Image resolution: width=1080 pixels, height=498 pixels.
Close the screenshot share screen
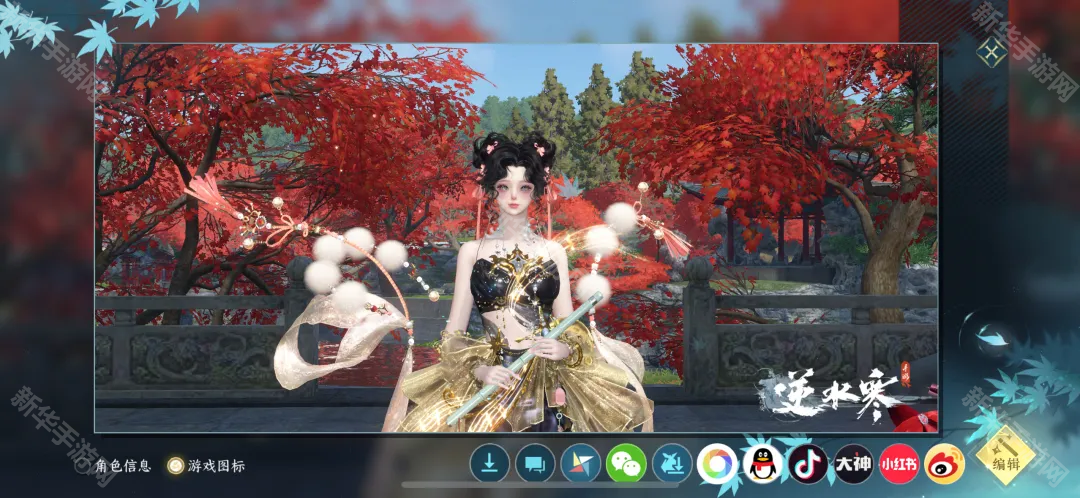click(991, 53)
